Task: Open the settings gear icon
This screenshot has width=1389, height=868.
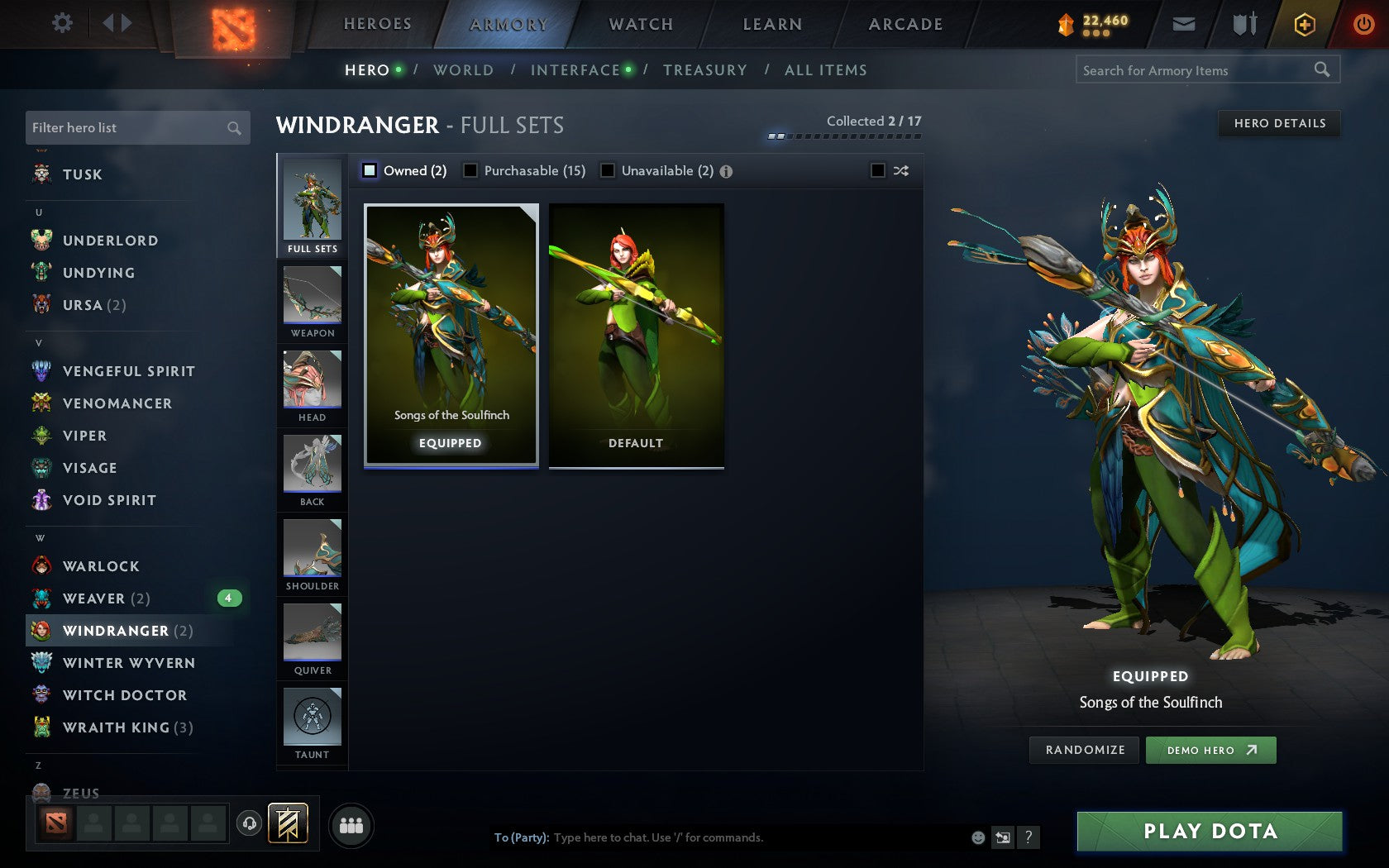Action: point(60,24)
